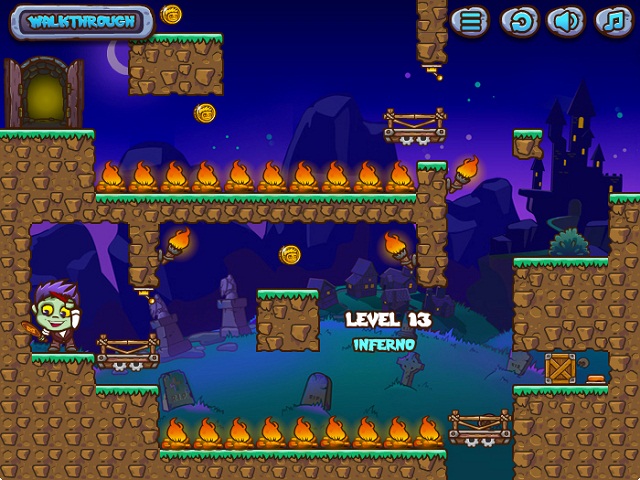Viewport: 640px width, 480px height.
Task: Open the level menu list
Action: [x=470, y=20]
